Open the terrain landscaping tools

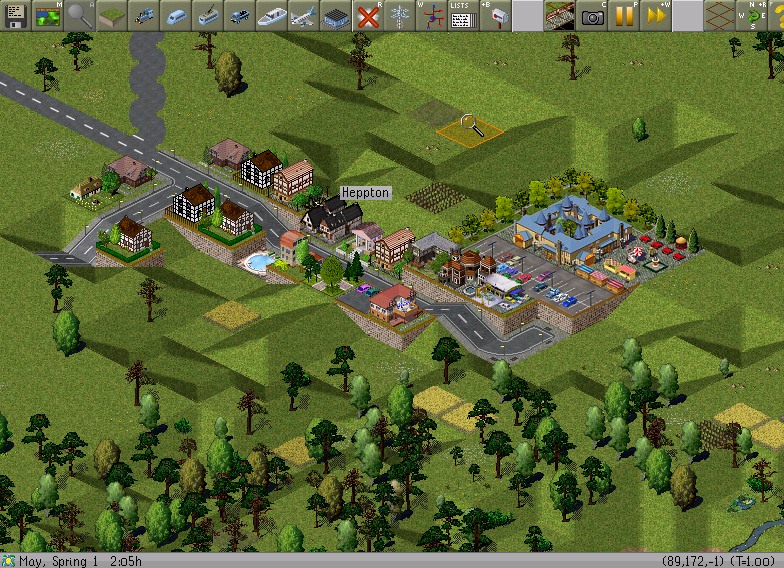(x=112, y=15)
